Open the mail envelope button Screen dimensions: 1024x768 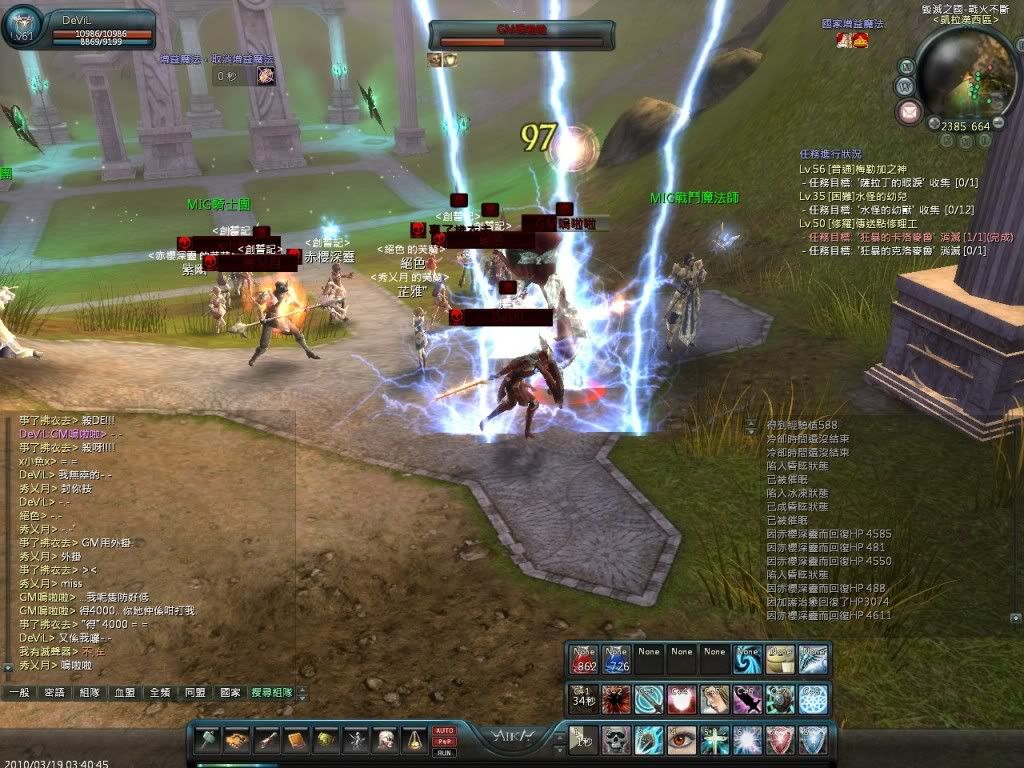pyautogui.click(x=910, y=111)
